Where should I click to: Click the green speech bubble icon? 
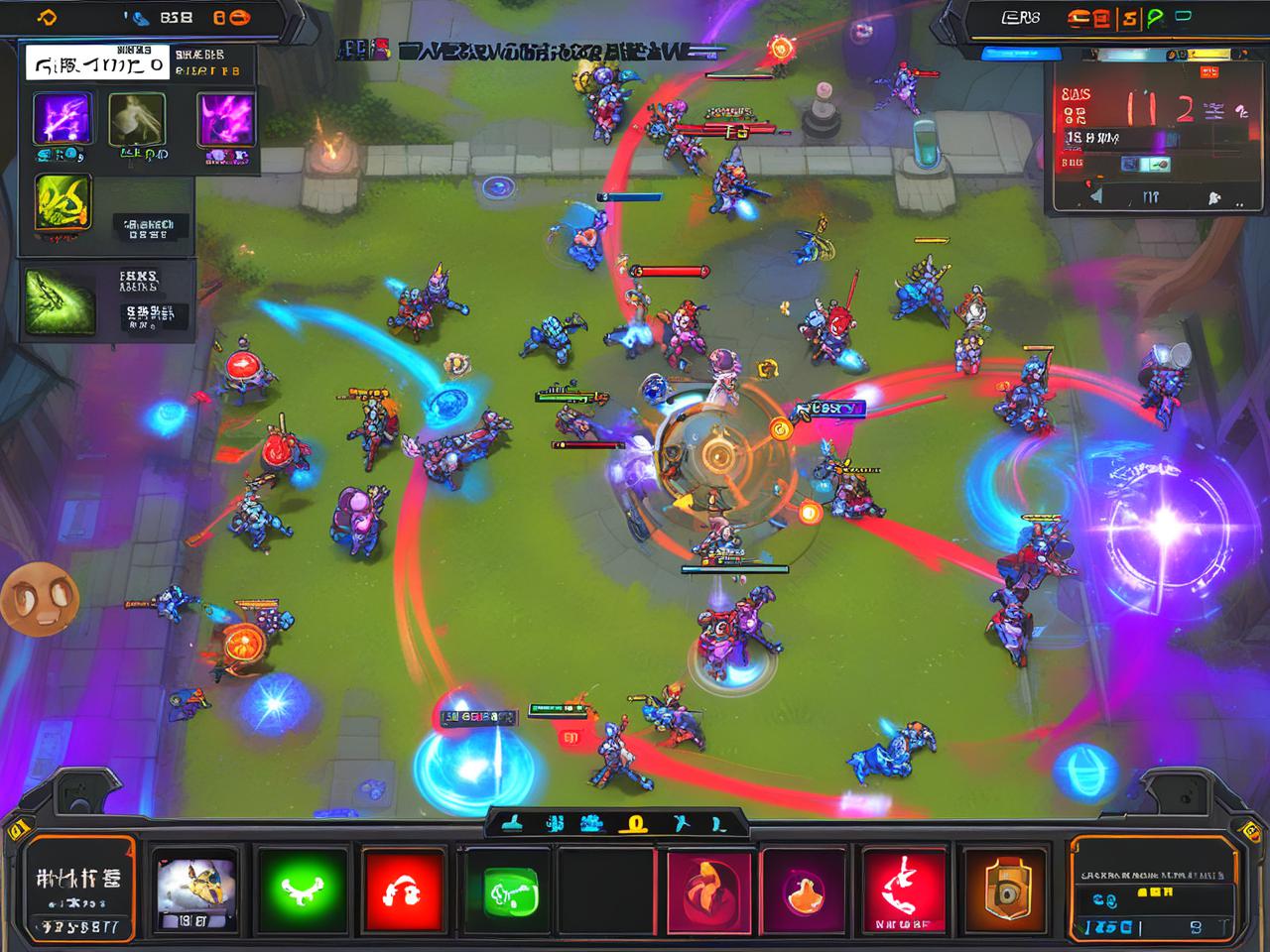(1154, 17)
